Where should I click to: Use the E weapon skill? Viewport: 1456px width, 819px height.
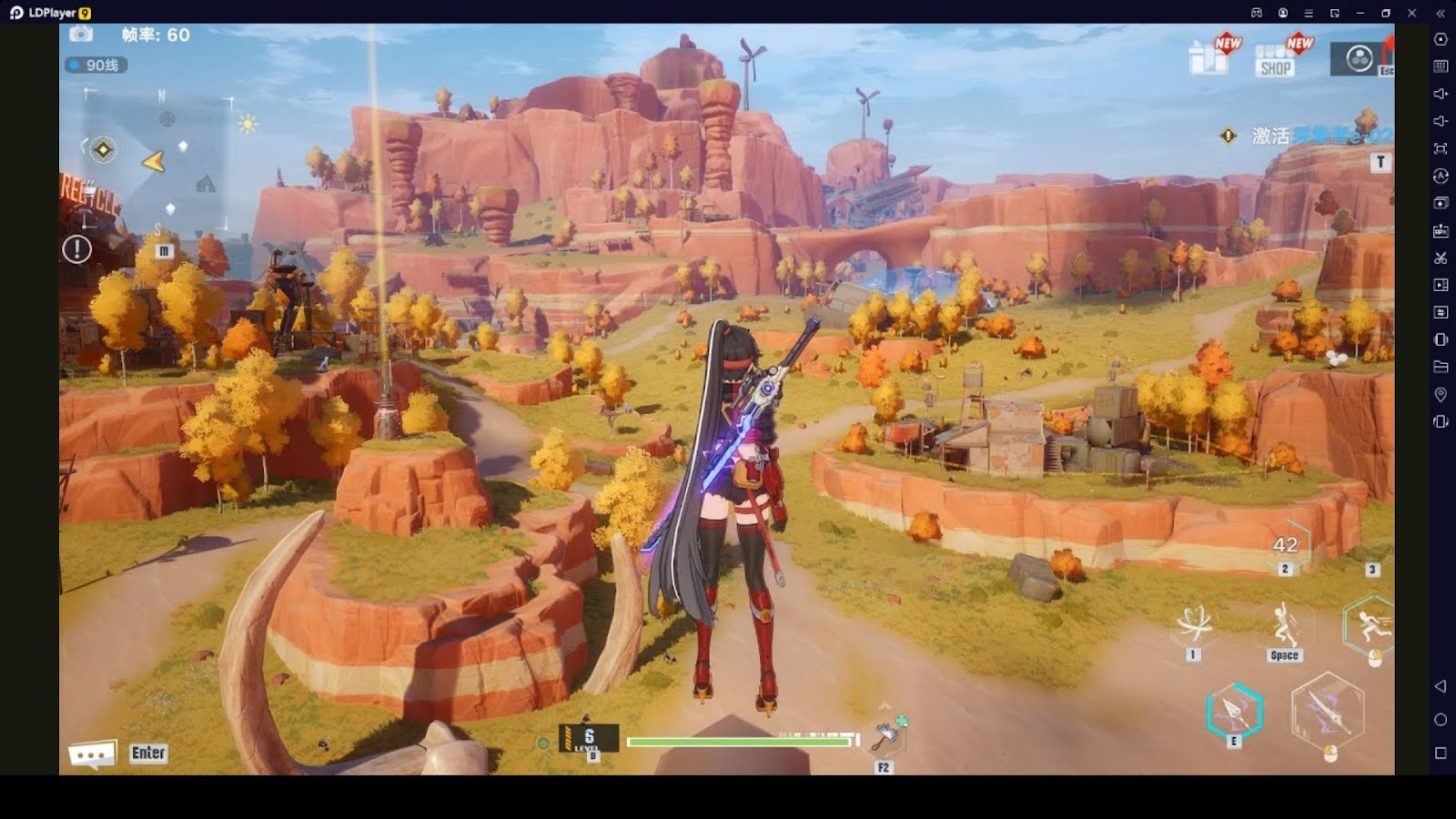1234,710
